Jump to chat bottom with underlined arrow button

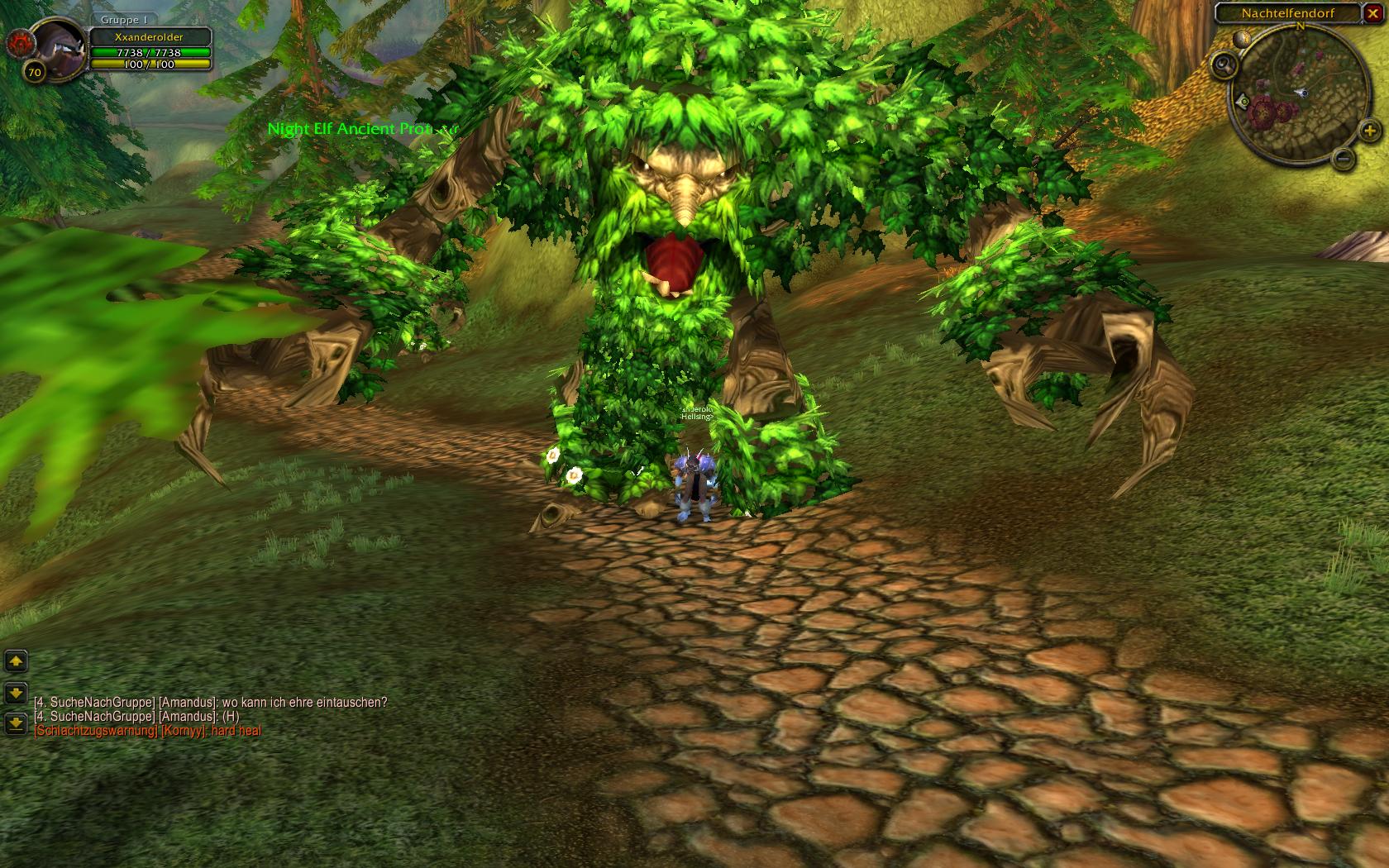(16, 723)
